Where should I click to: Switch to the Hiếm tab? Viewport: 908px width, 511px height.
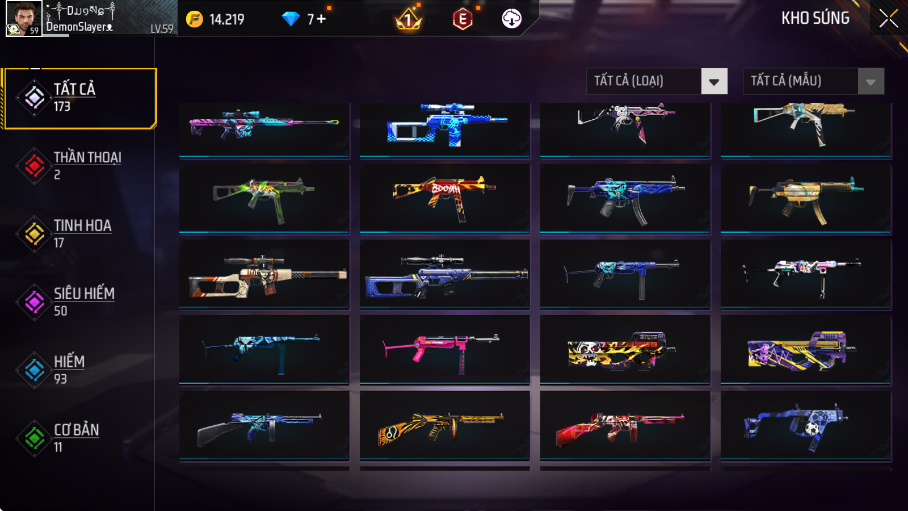(80, 369)
